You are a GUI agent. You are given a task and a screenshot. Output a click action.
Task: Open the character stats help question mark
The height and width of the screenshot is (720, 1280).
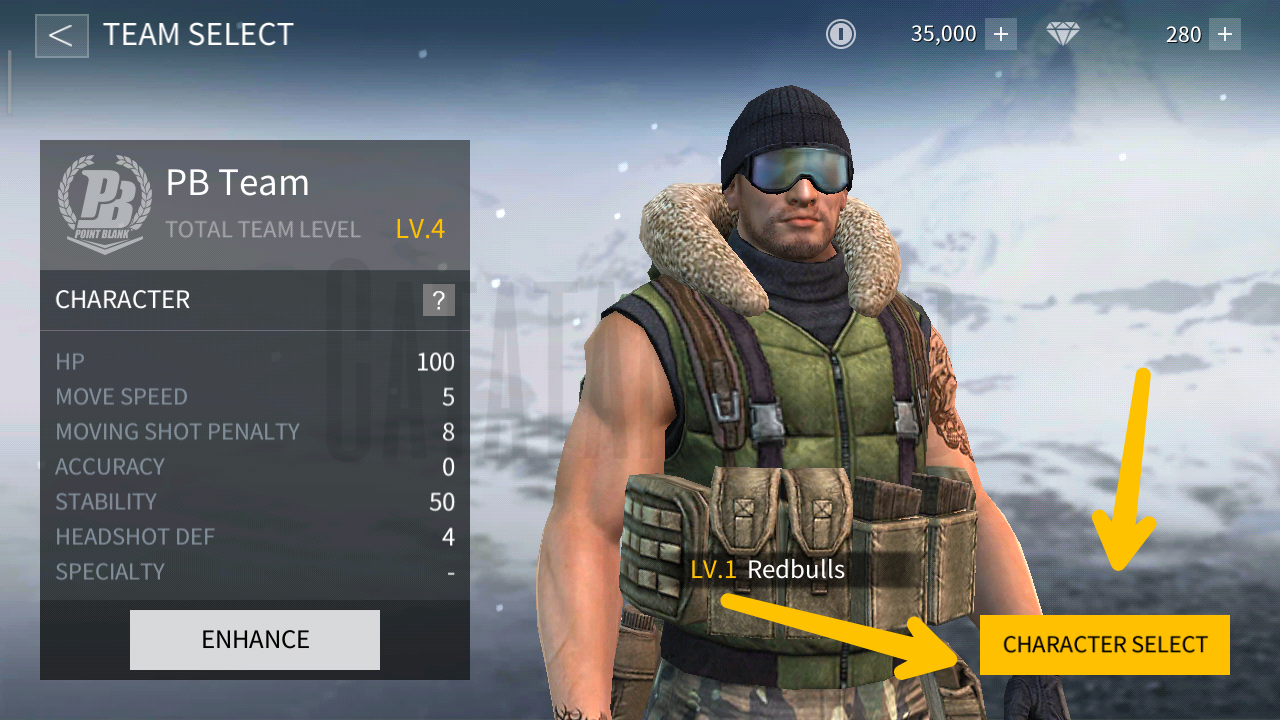point(439,299)
